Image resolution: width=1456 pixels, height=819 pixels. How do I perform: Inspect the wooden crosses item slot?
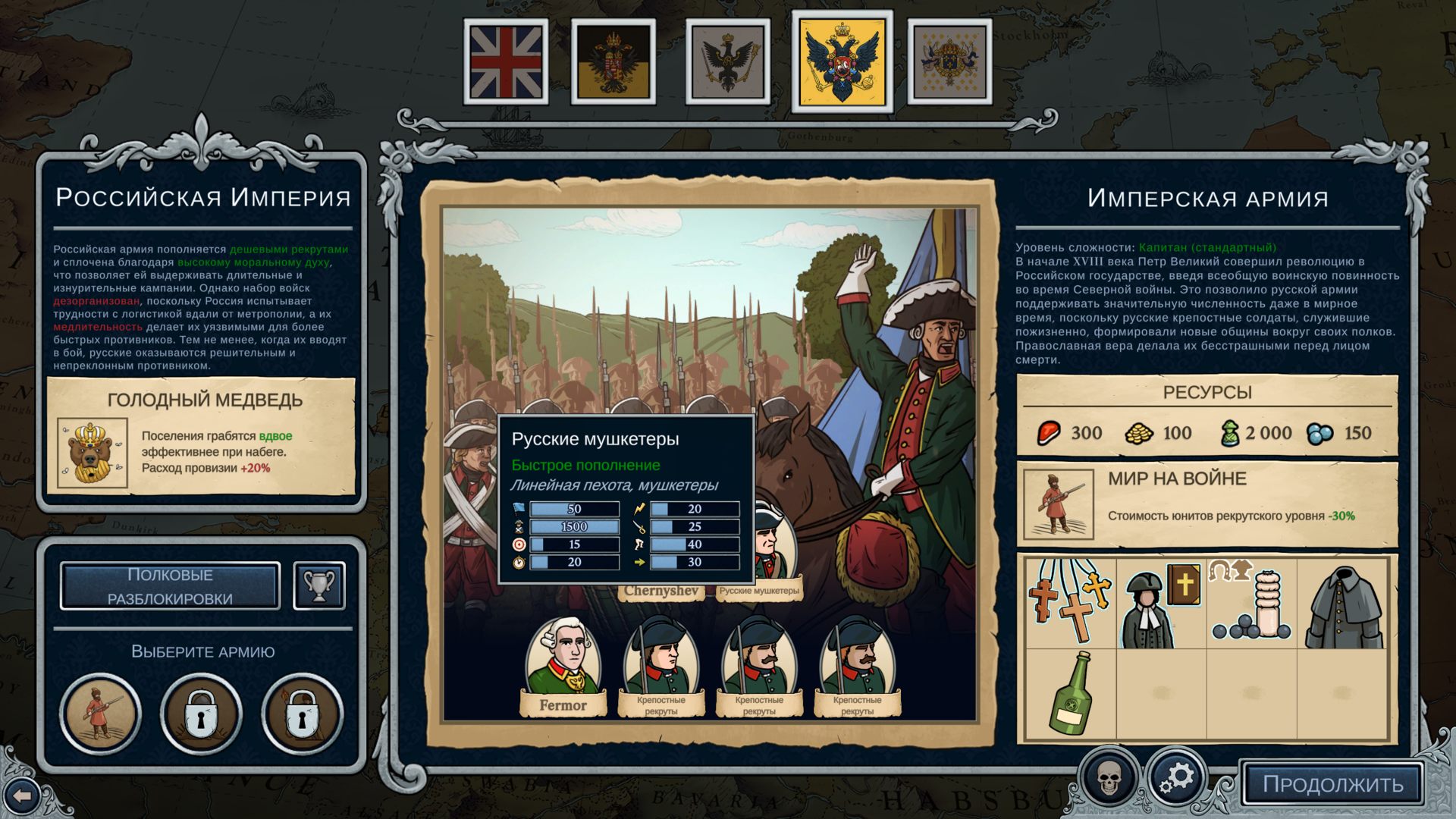coord(1070,604)
